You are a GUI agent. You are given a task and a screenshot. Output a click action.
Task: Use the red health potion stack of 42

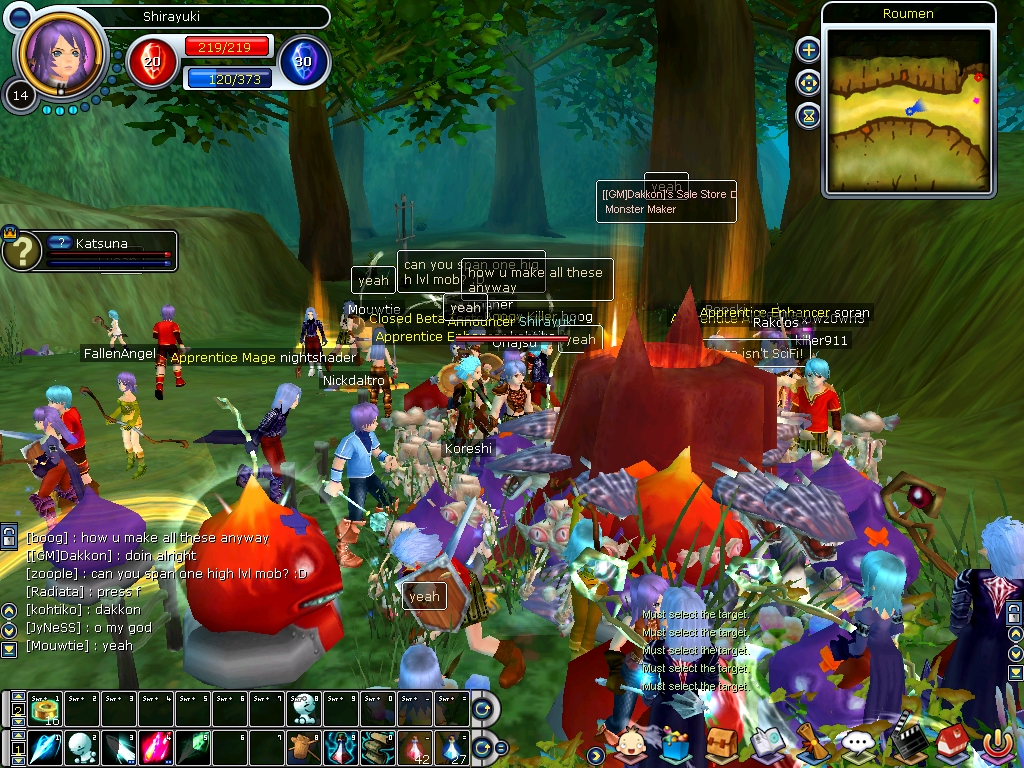point(414,747)
